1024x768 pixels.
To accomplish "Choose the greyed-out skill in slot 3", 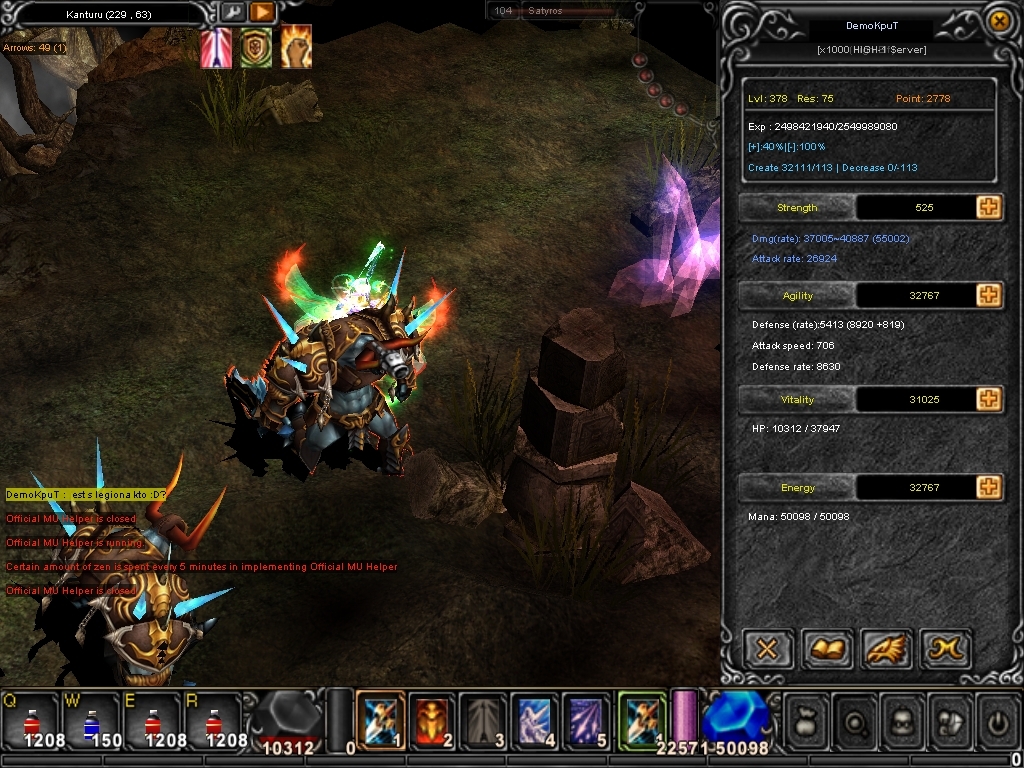I will 484,719.
